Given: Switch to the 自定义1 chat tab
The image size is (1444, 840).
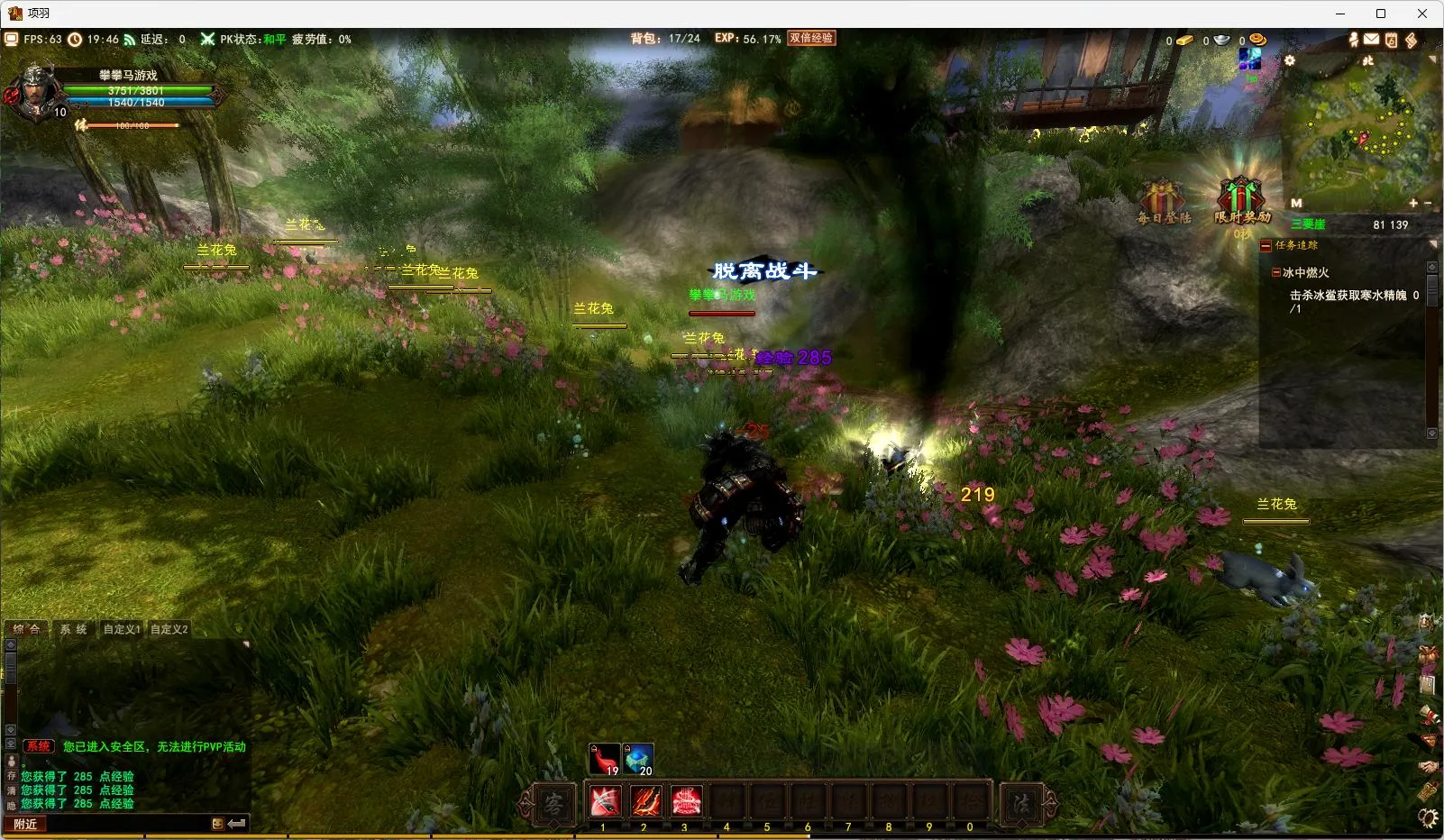Looking at the screenshot, I should 121,629.
